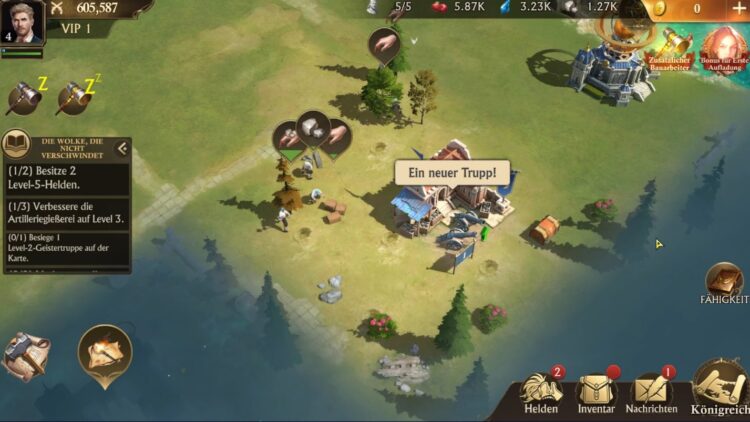750x422 pixels.
Task: Tap the 'Ein neuer Trupp!' bubble
Action: (452, 172)
